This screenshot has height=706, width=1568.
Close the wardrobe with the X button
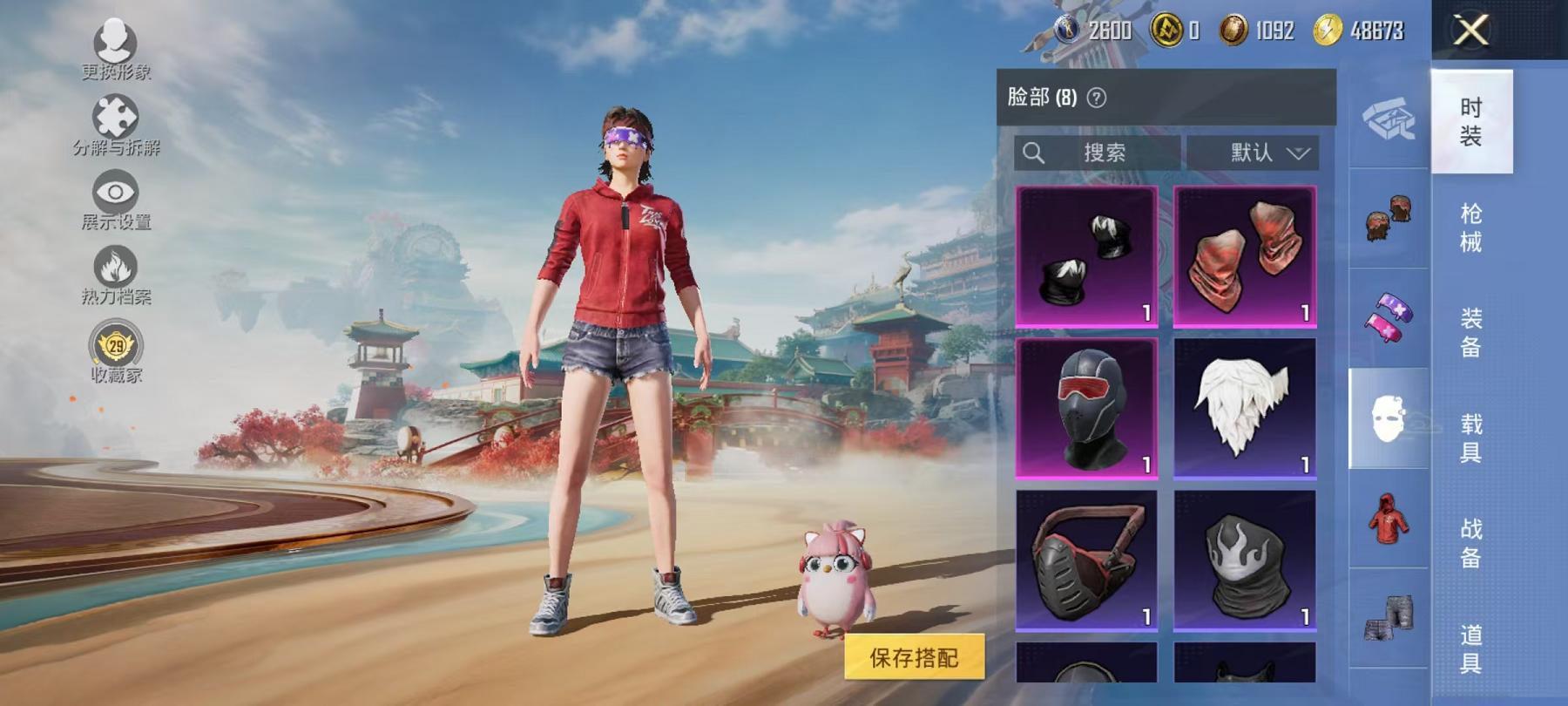point(1471,31)
